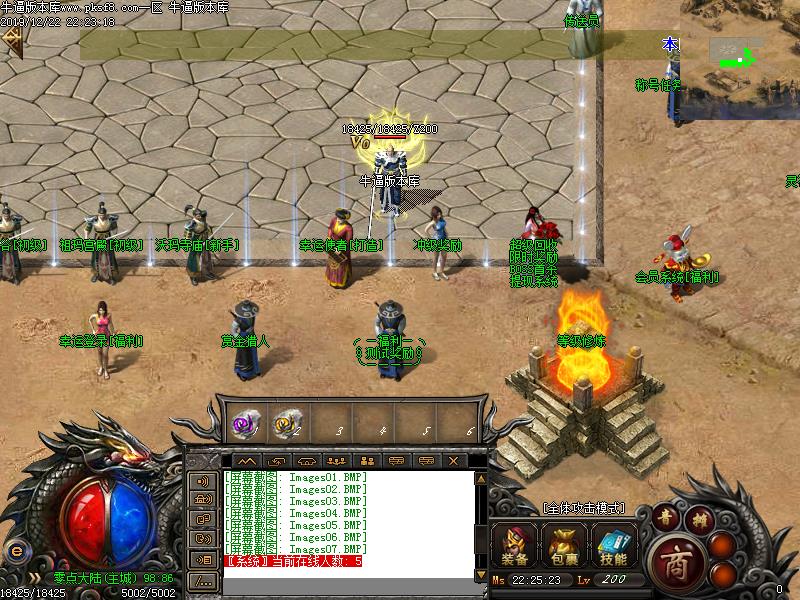This screenshot has width=800, height=600.
Task: Click the slash command chat input button
Action: [x=203, y=580]
